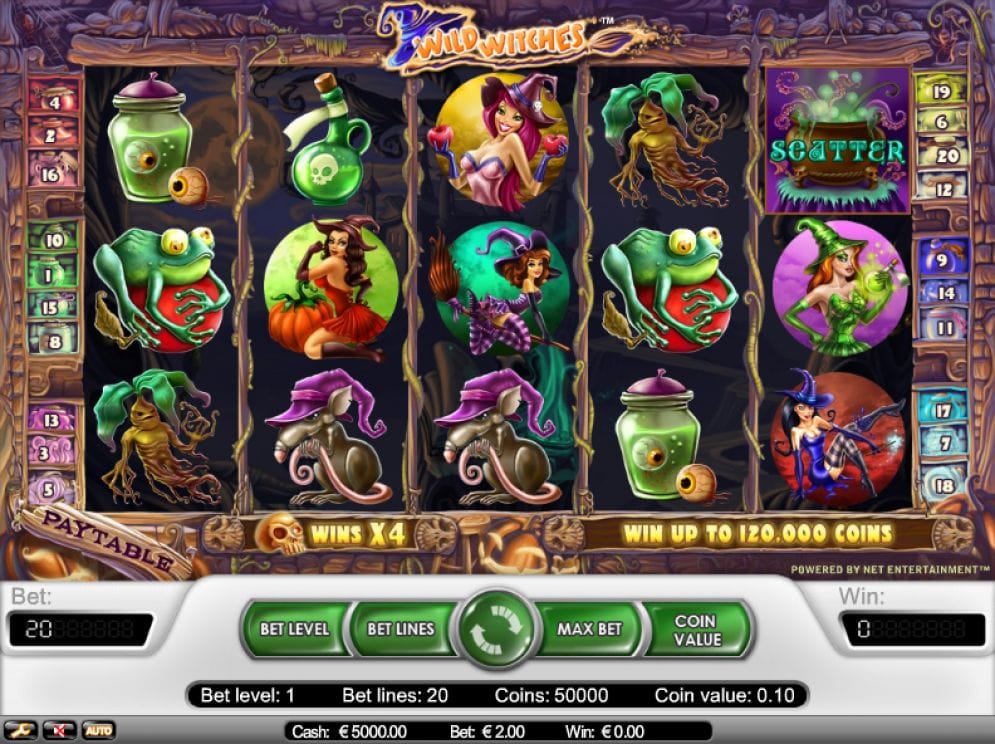995x744 pixels.
Task: Pick bet line 9 marker
Action: click(941, 259)
